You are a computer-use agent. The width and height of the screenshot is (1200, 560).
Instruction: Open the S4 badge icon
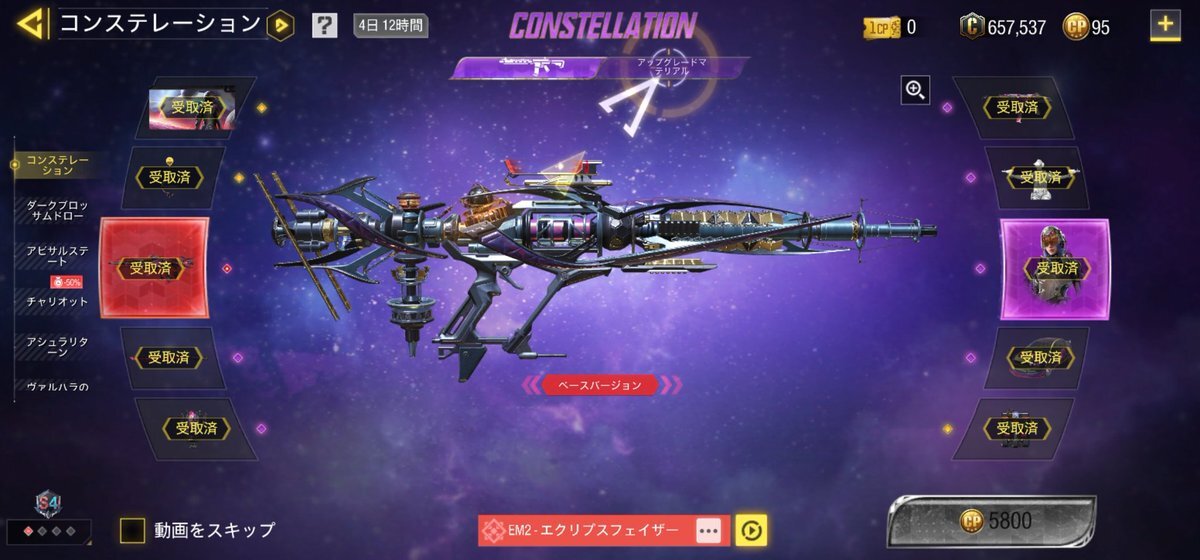(46, 503)
